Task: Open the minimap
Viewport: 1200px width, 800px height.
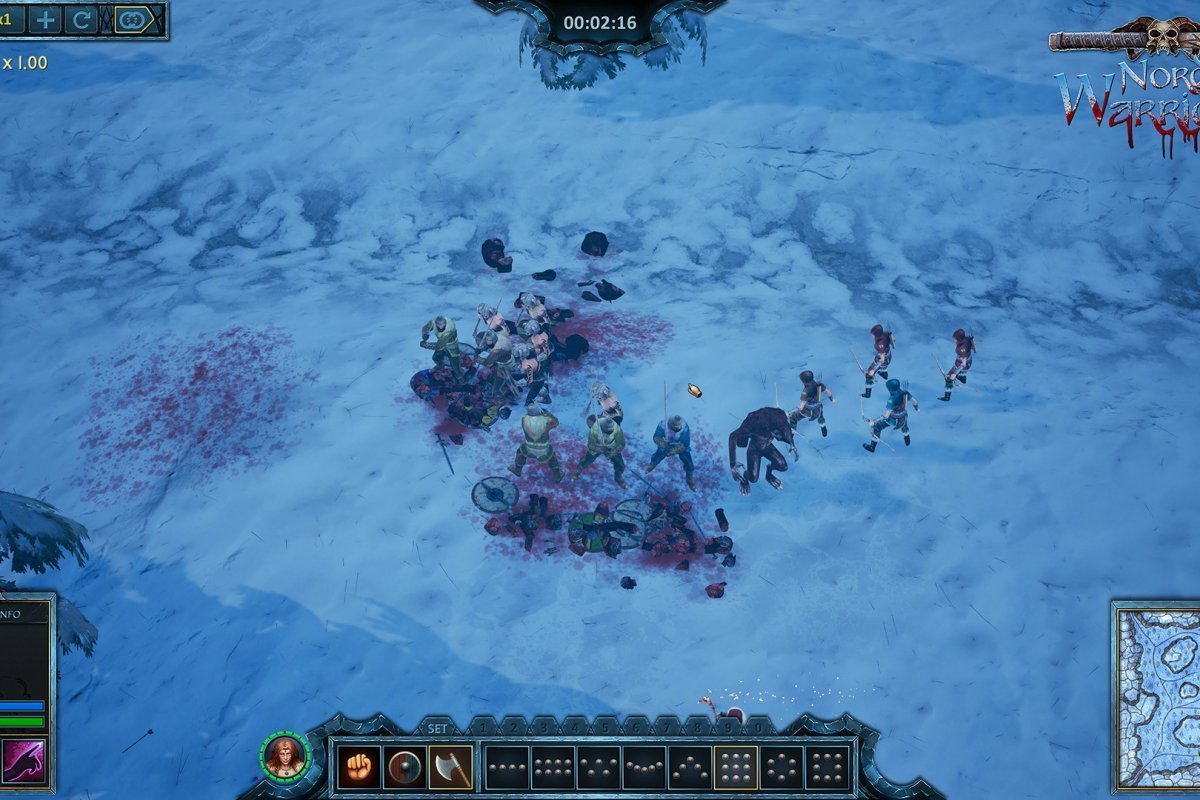Action: [x=1158, y=696]
